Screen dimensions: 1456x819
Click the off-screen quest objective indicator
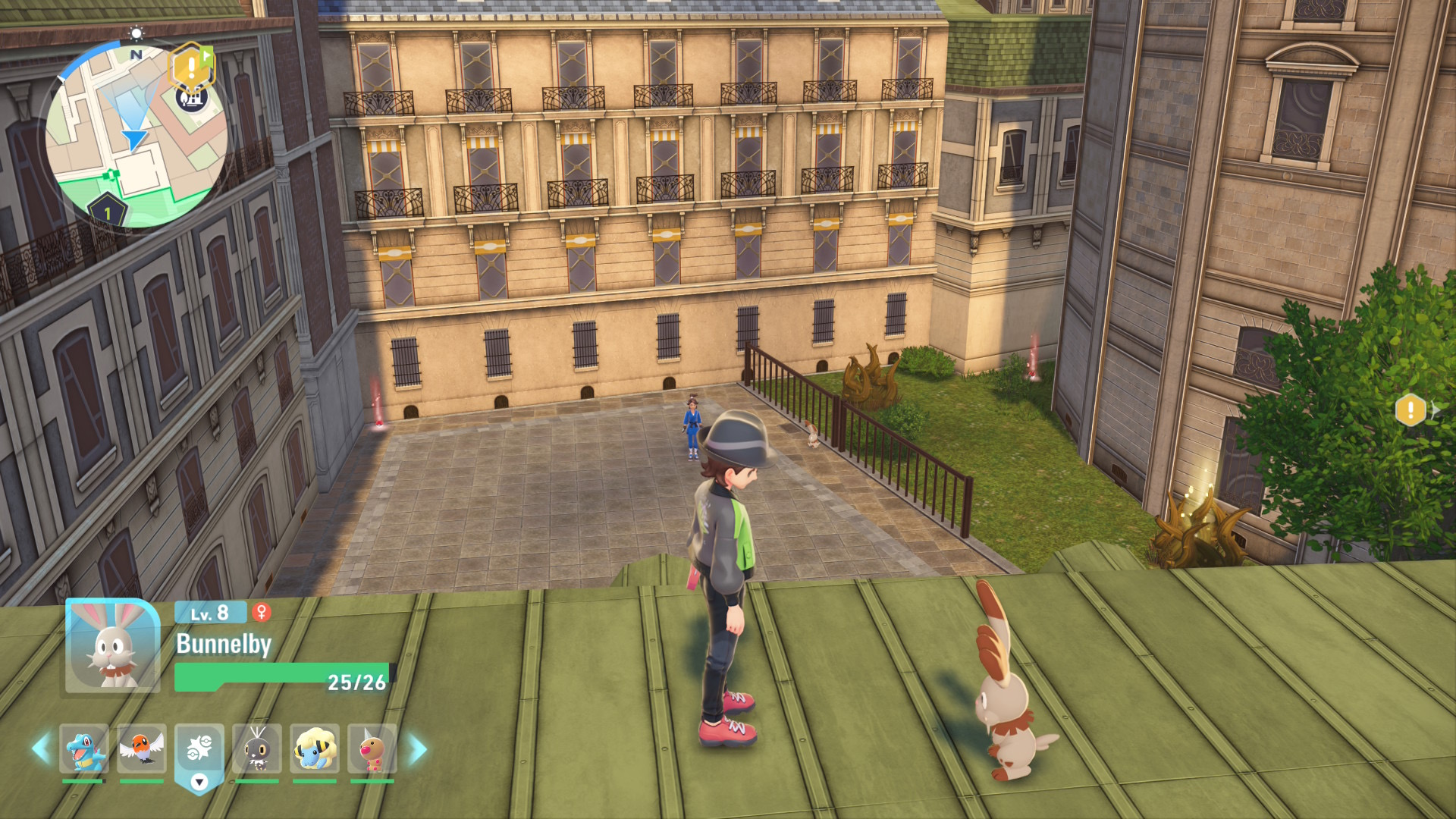(1410, 410)
